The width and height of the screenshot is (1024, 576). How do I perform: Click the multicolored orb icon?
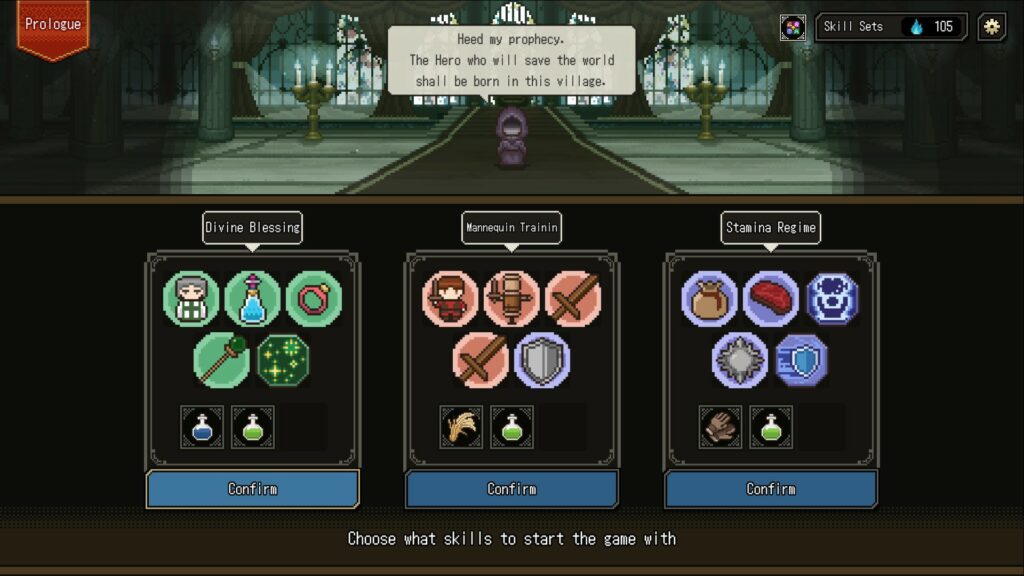[x=793, y=27]
